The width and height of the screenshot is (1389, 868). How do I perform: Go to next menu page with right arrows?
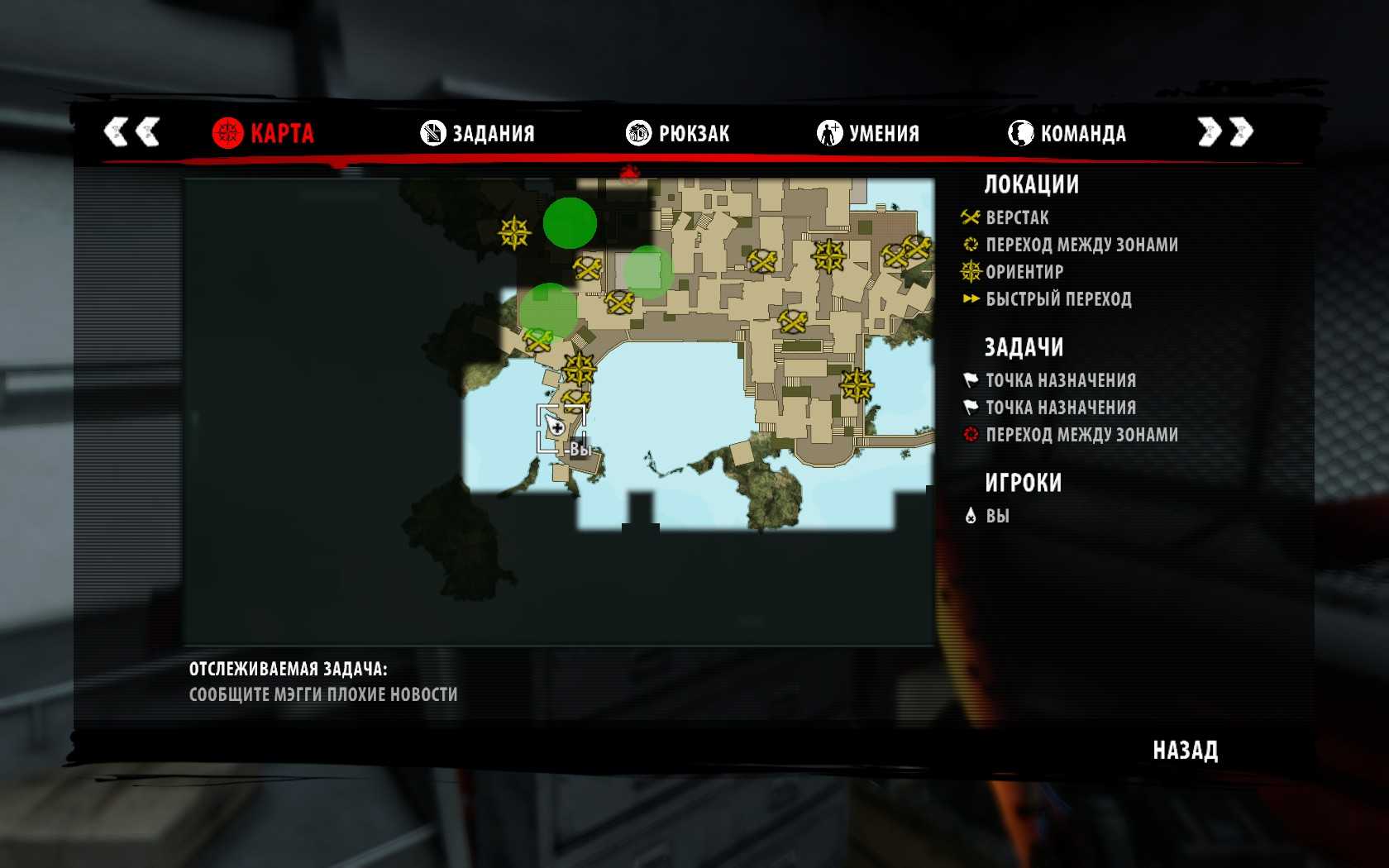1225,131
